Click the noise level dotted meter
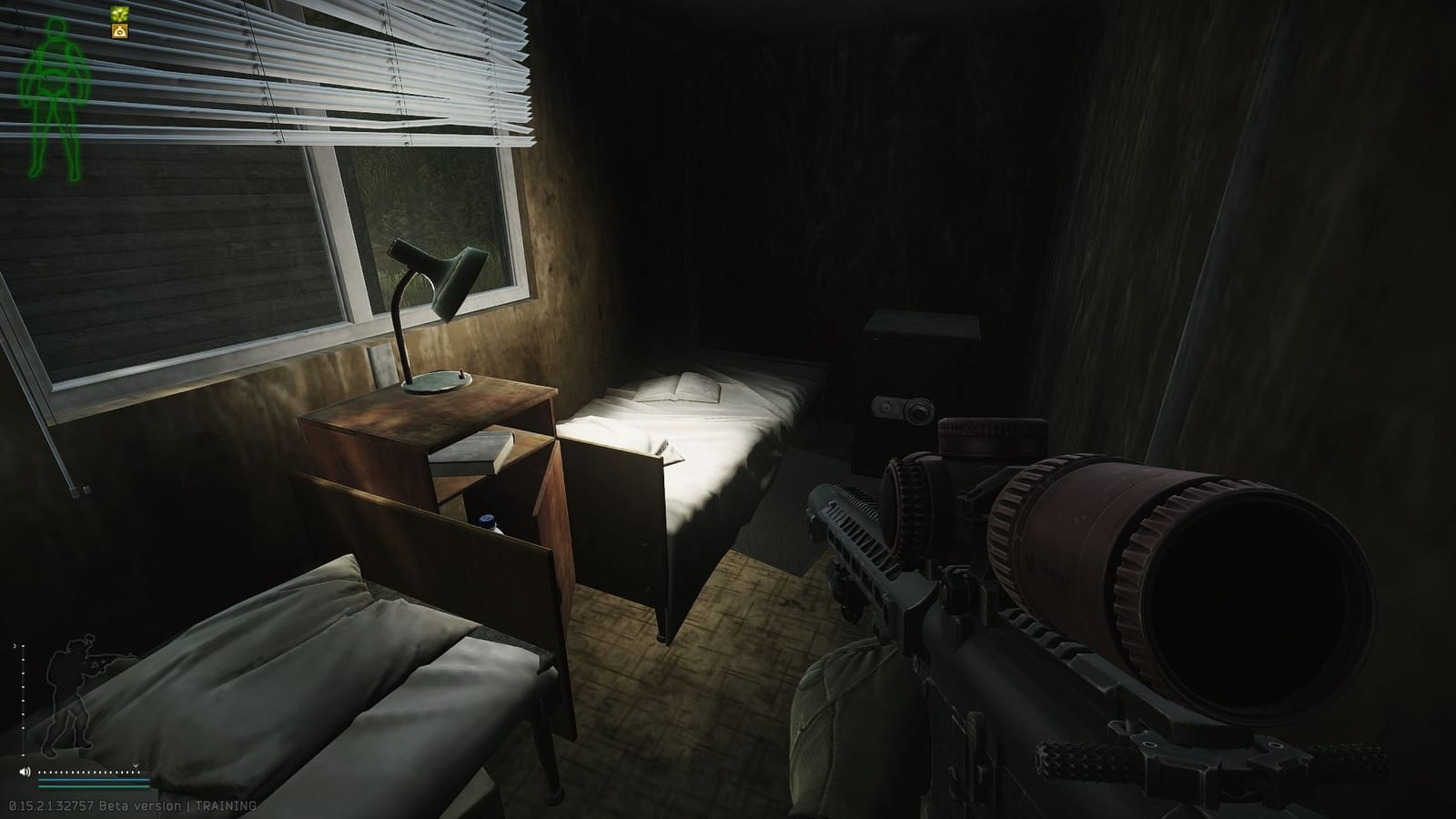The height and width of the screenshot is (819, 1456). (91, 772)
